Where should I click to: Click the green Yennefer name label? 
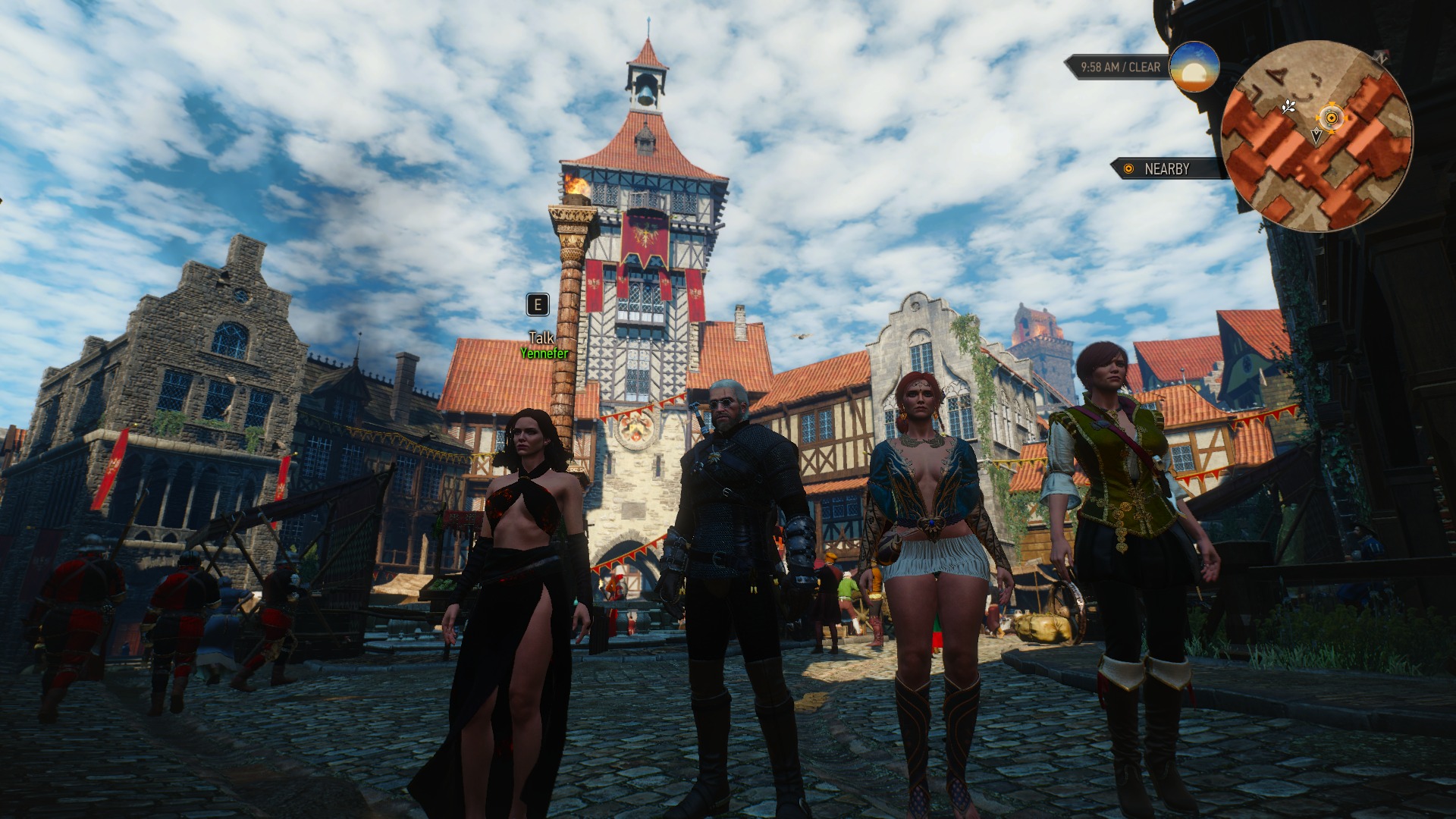(544, 353)
